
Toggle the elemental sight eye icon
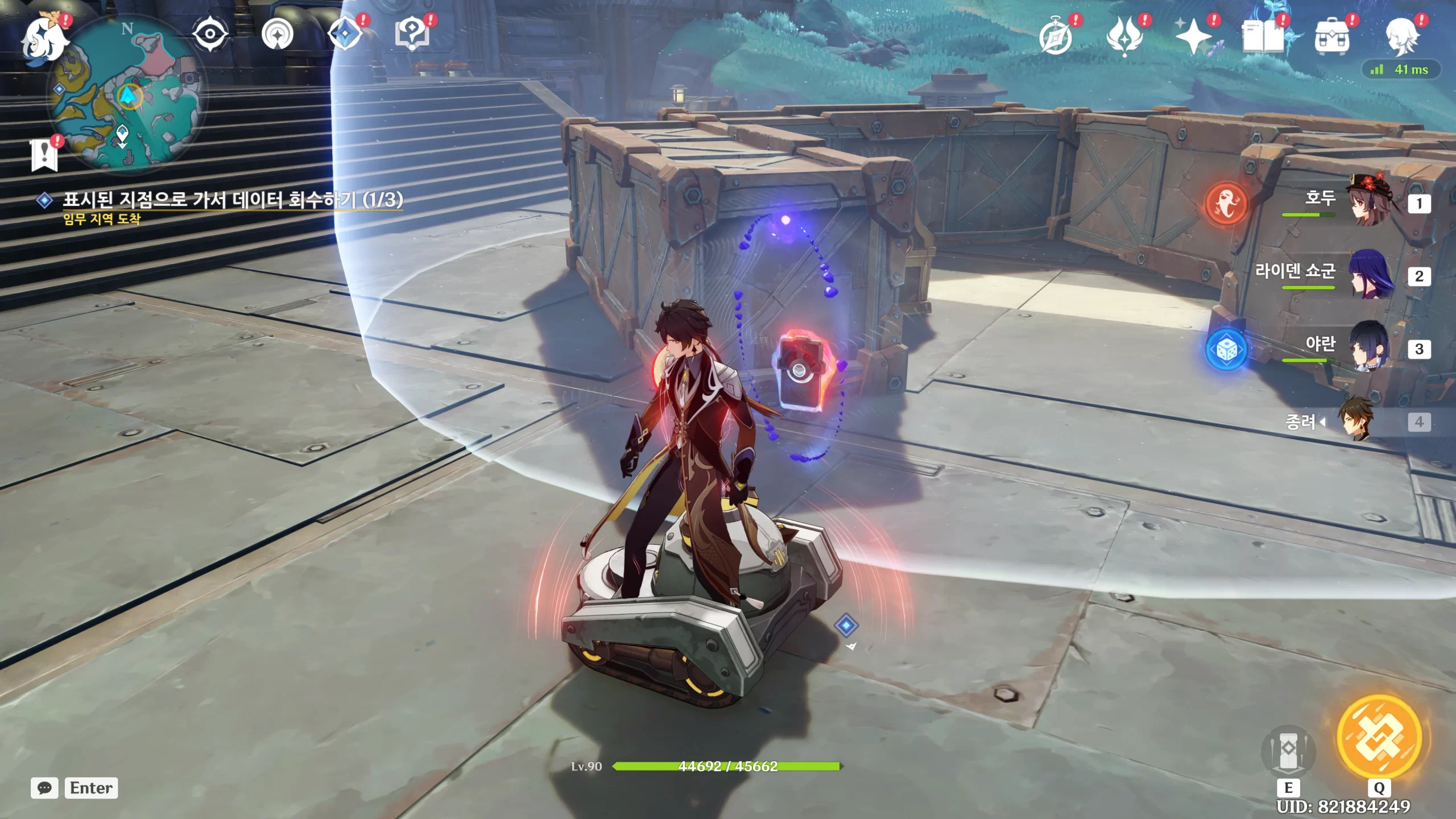[210, 34]
